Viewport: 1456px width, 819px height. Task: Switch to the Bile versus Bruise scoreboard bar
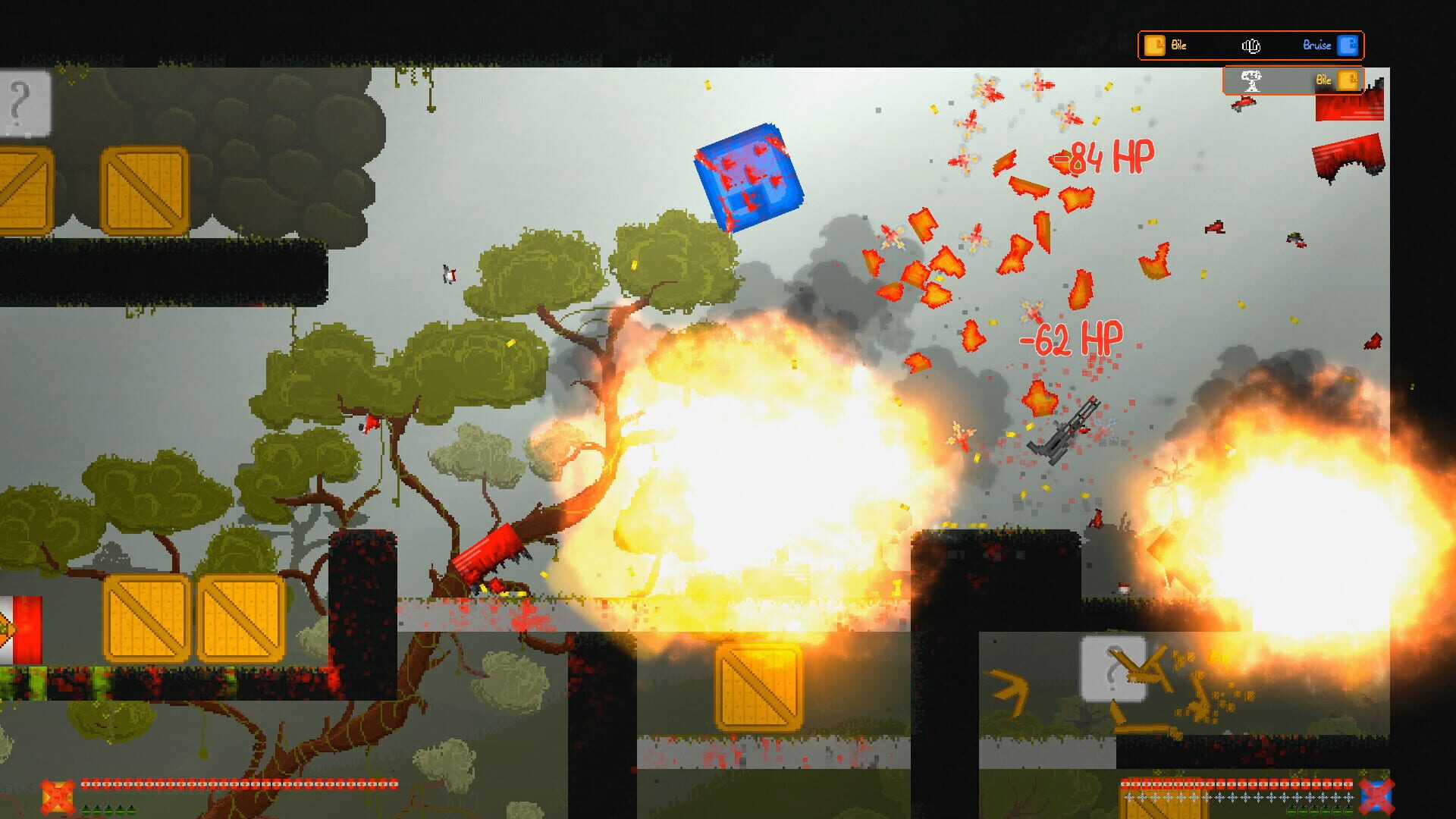[x=1252, y=45]
